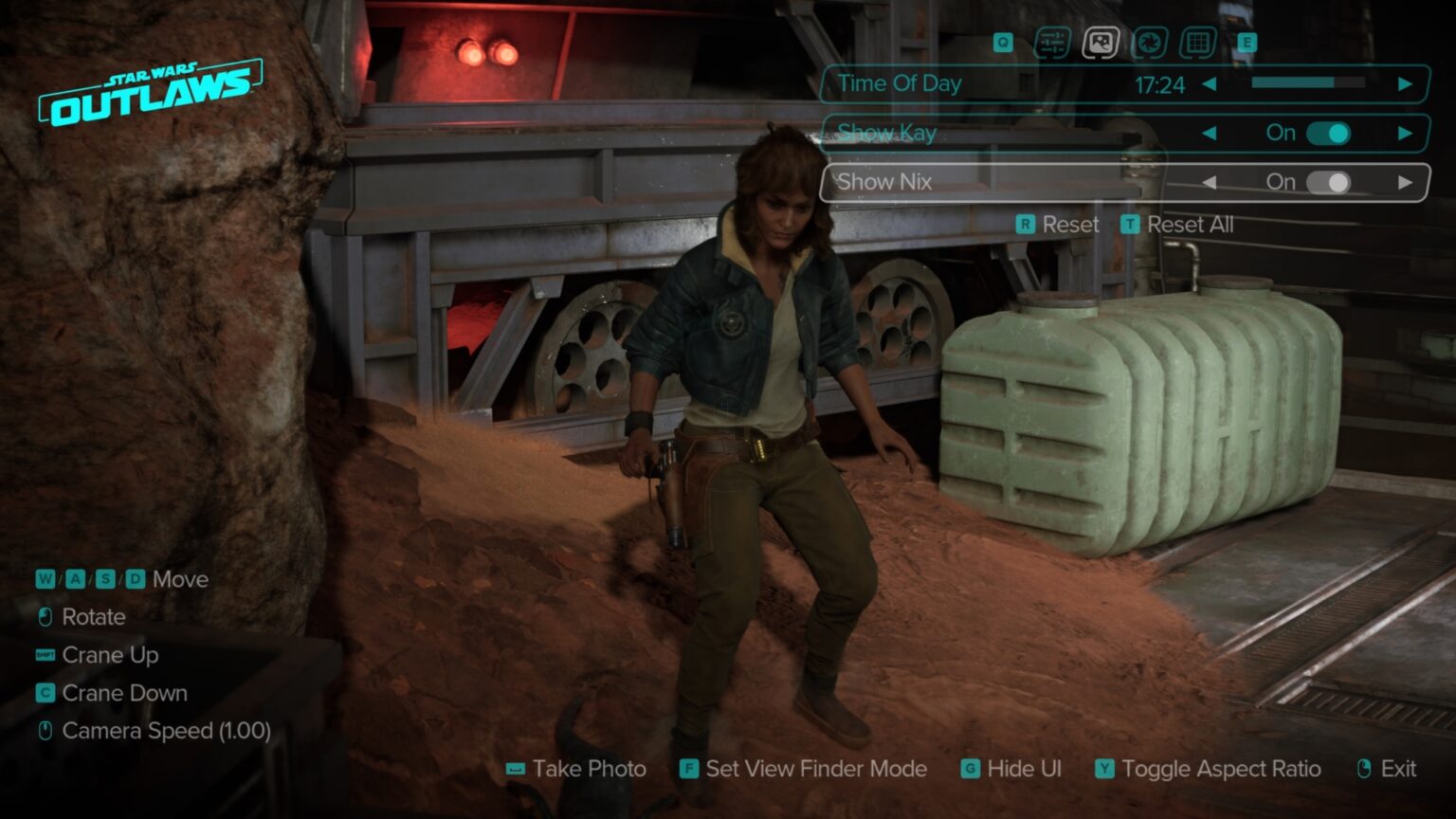Adjust the Time Of Day slider bar
This screenshot has height=819, width=1456.
[1306, 84]
